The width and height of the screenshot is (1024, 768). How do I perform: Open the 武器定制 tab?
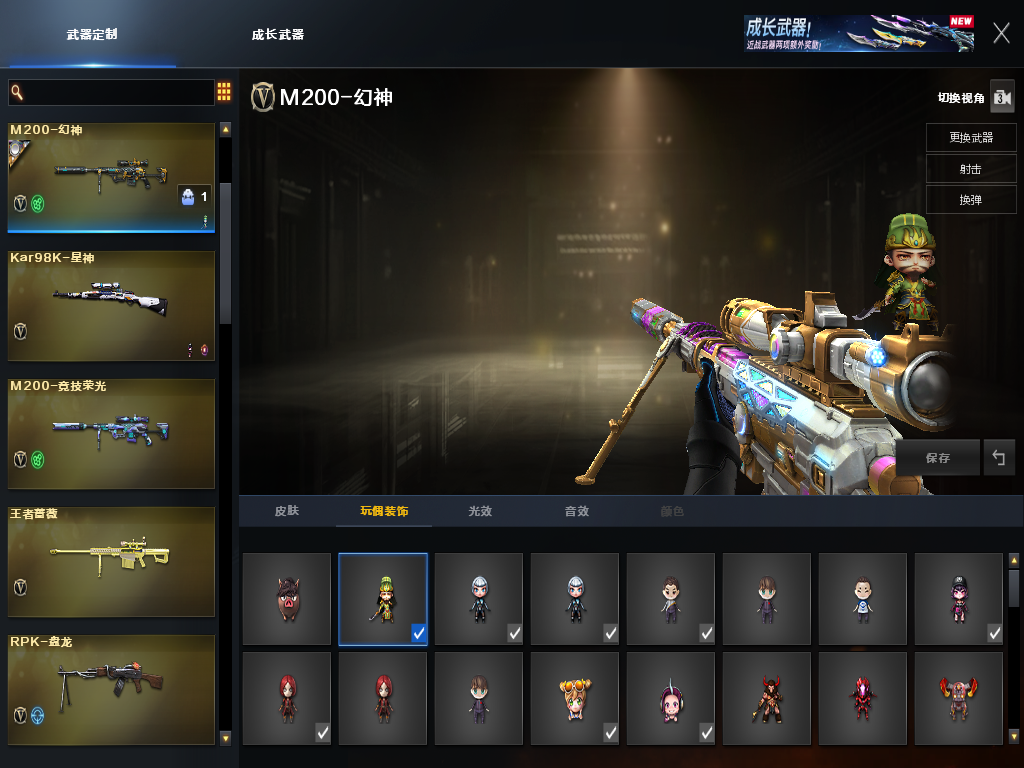(x=92, y=34)
